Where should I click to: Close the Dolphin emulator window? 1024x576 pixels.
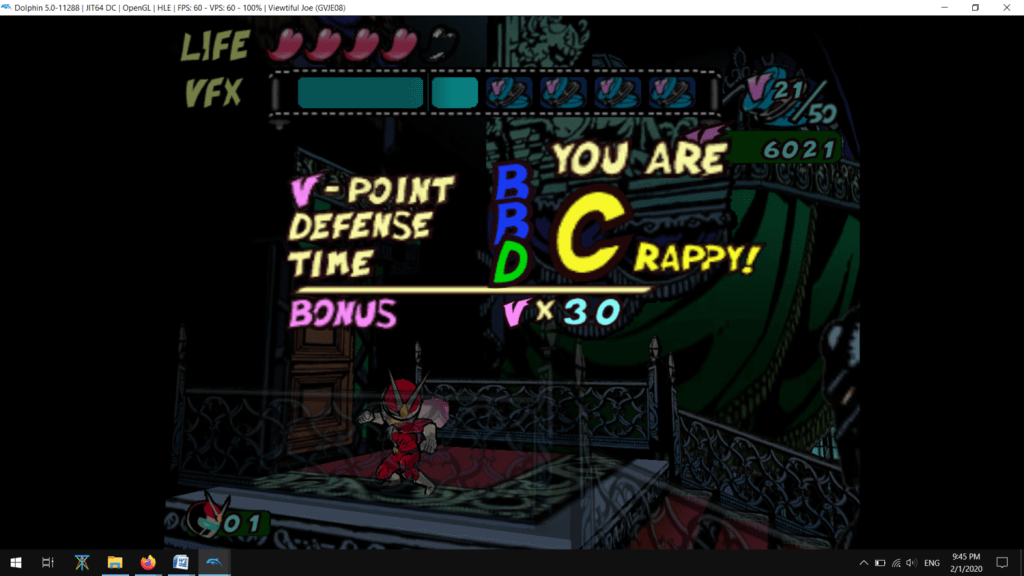1005,7
